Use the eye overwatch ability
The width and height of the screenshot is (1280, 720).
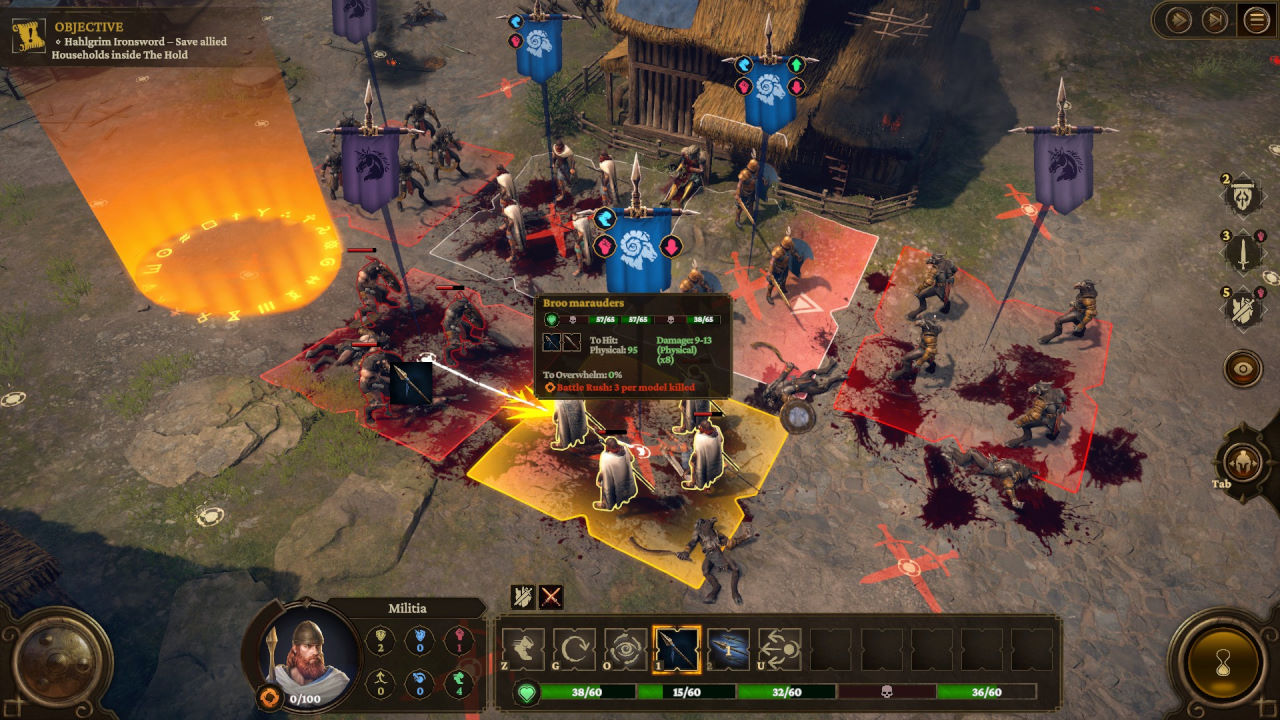point(625,649)
